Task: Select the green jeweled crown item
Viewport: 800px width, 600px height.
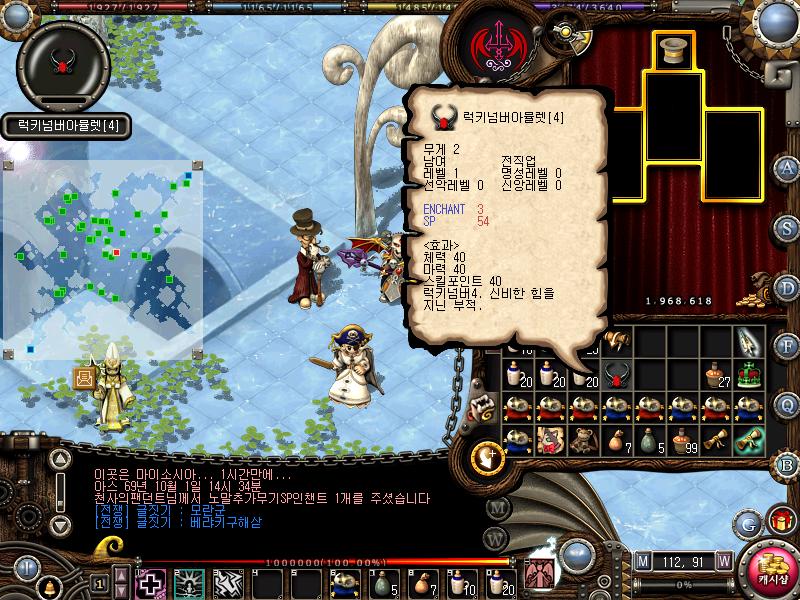Action: click(x=749, y=376)
